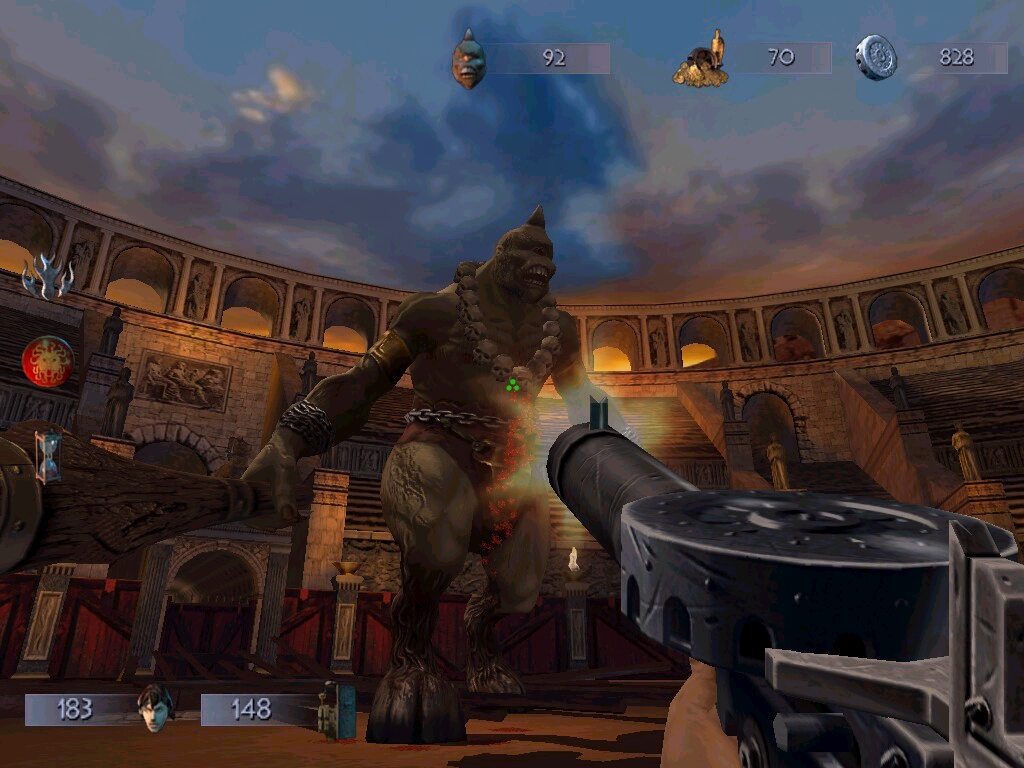Click the player face portrait
Screen dimensions: 1024x768
[x=153, y=707]
